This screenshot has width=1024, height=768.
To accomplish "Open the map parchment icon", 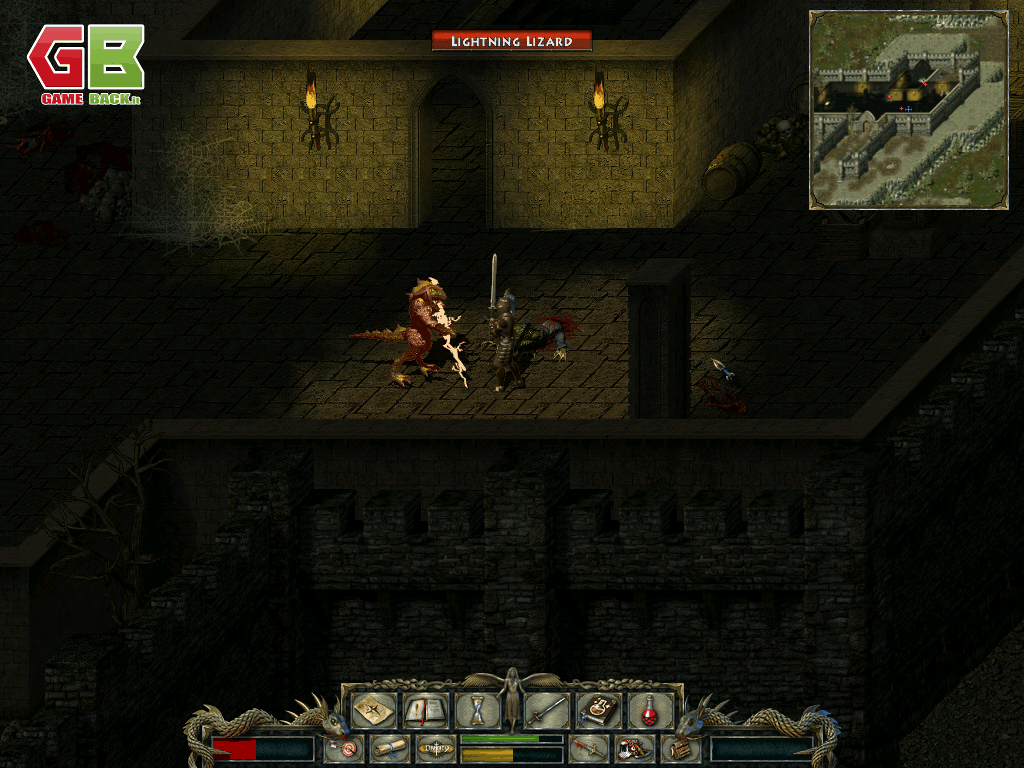I will 372,711.
